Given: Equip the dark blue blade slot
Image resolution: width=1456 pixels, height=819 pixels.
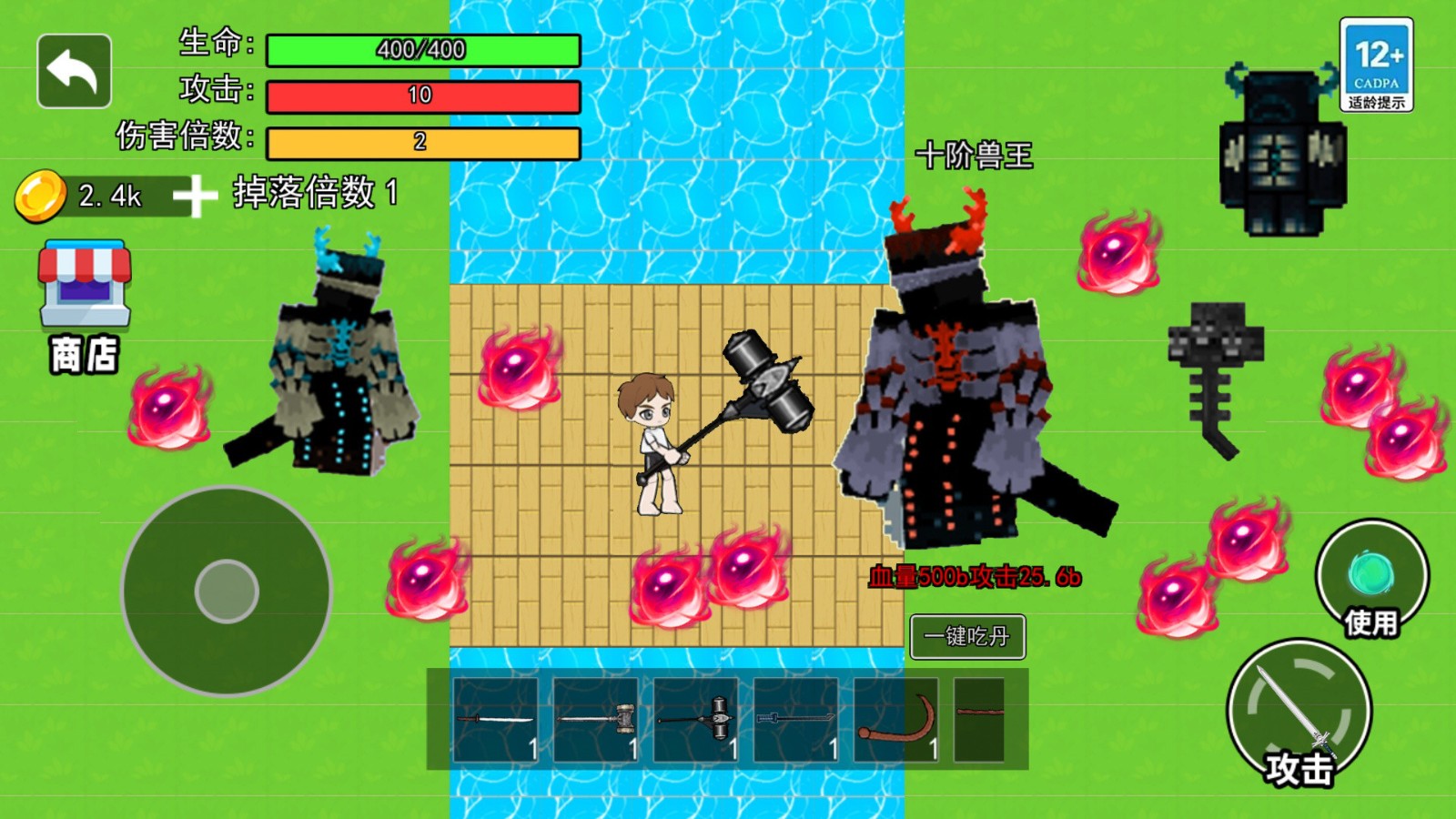Looking at the screenshot, I should (x=796, y=720).
